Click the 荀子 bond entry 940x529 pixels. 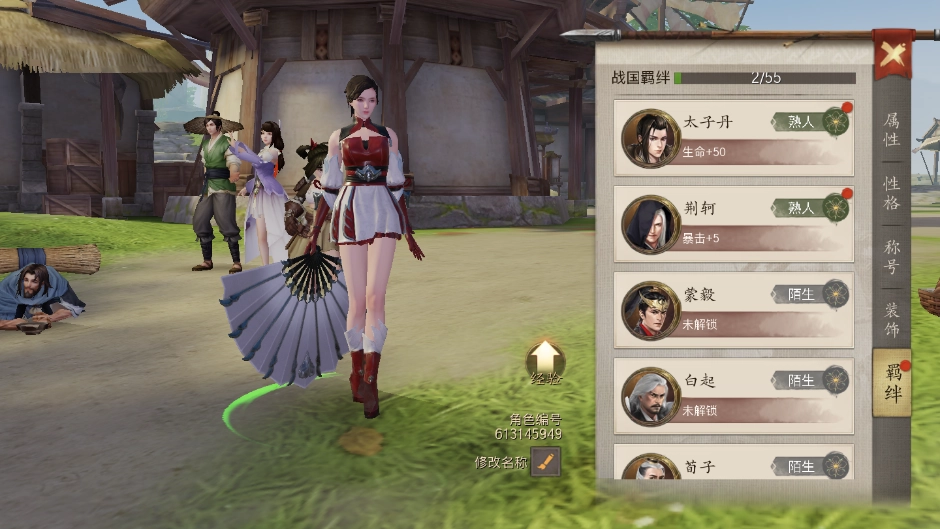tap(733, 465)
